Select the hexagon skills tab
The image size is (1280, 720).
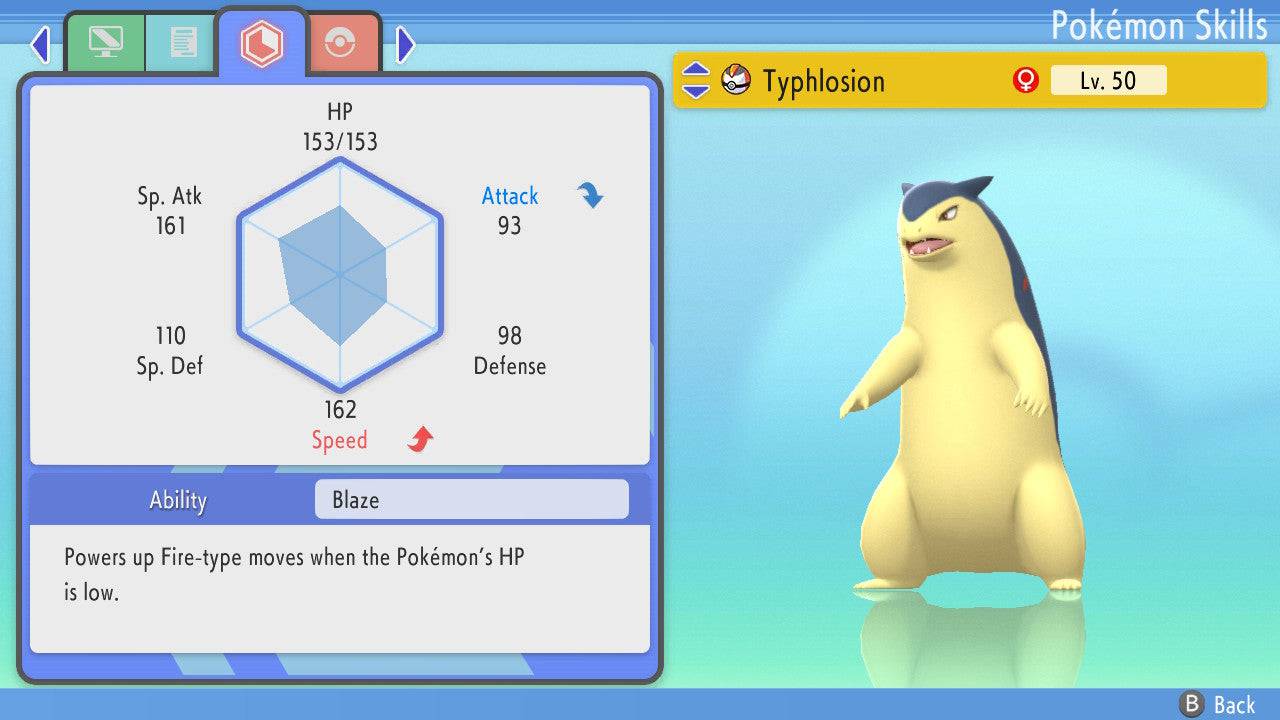[261, 43]
